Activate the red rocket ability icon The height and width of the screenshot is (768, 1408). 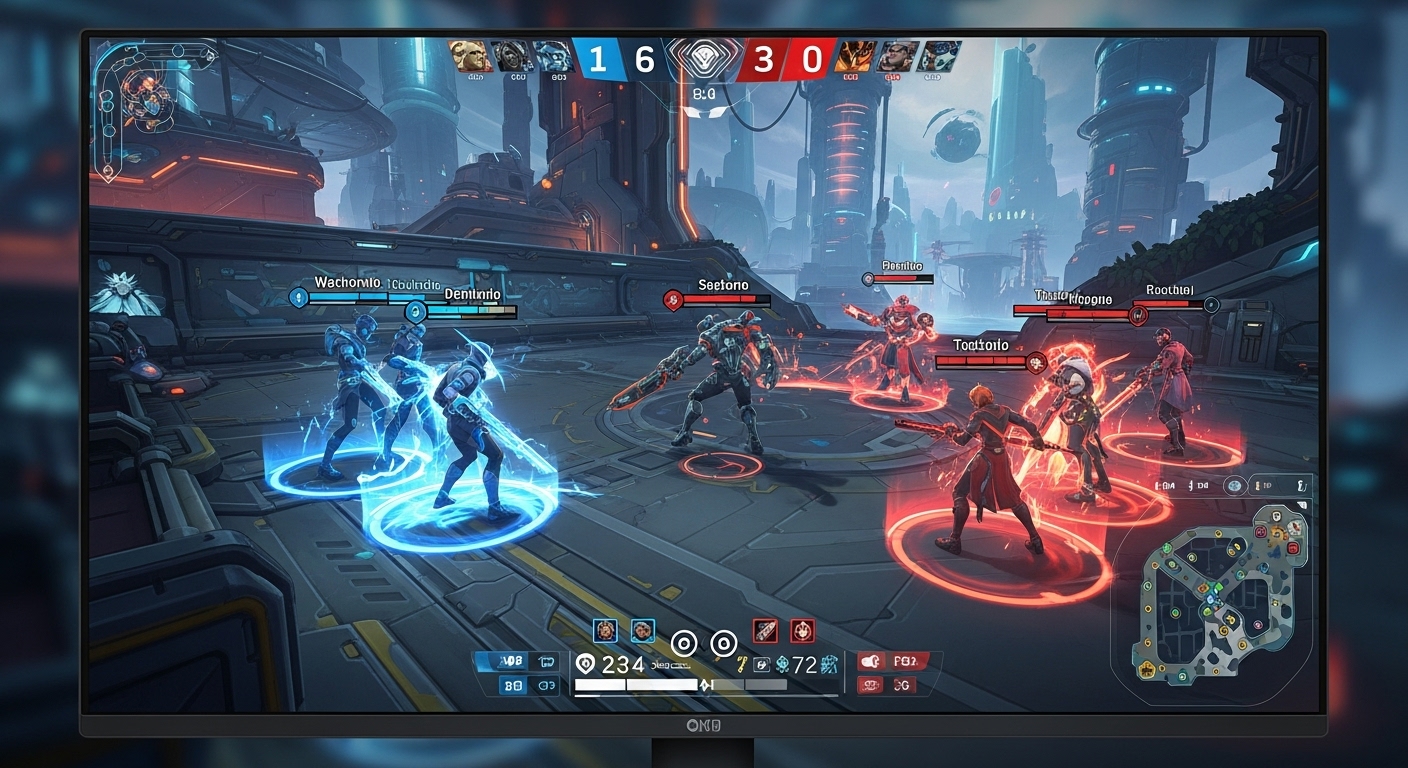click(x=765, y=630)
